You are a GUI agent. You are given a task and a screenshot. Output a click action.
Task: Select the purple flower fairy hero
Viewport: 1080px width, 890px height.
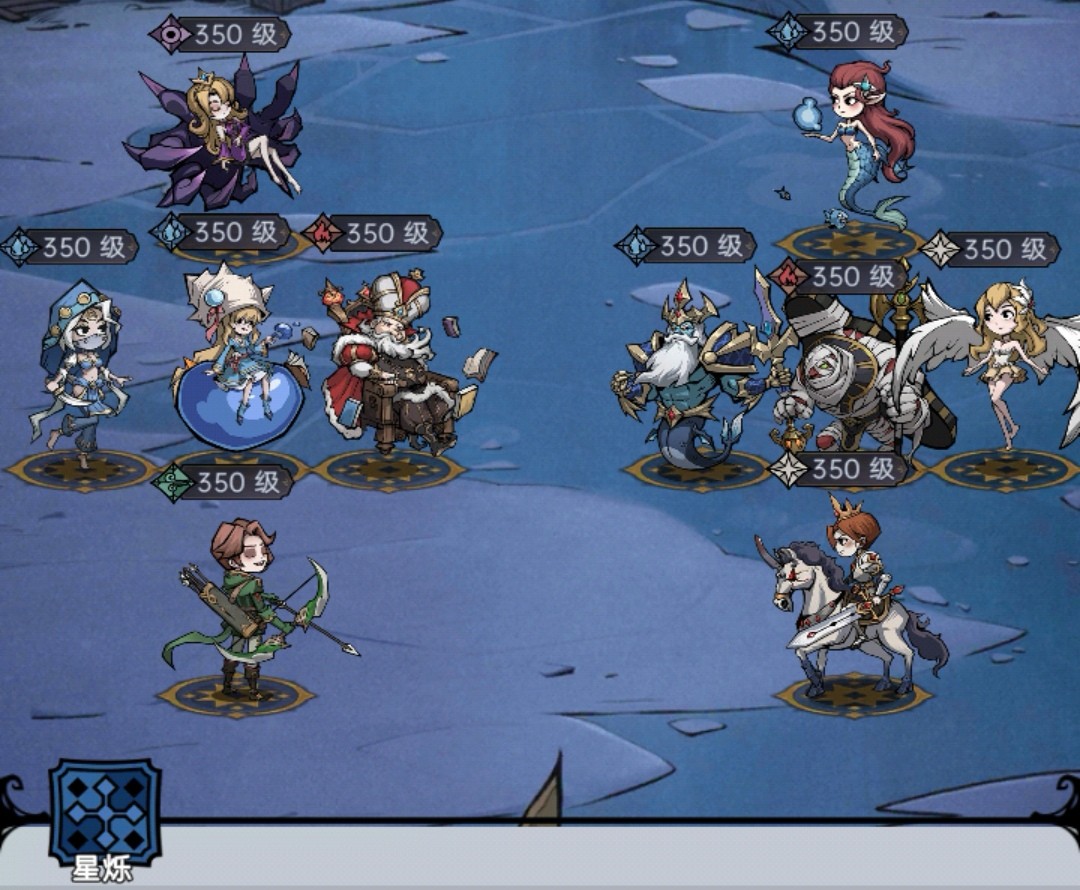pos(217,140)
